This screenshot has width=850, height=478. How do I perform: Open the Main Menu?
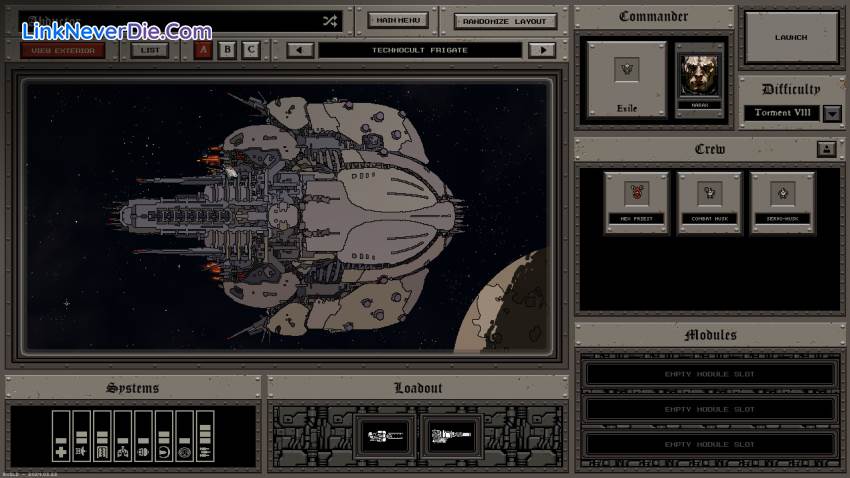click(398, 20)
